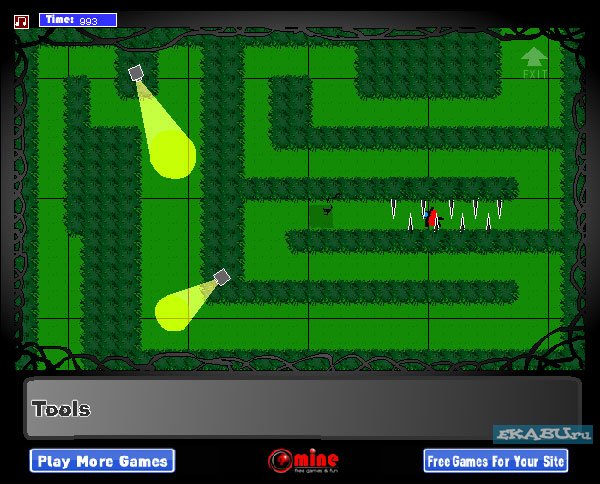Open Free Games For Your Site link
The width and height of the screenshot is (600, 484).
pos(496,461)
